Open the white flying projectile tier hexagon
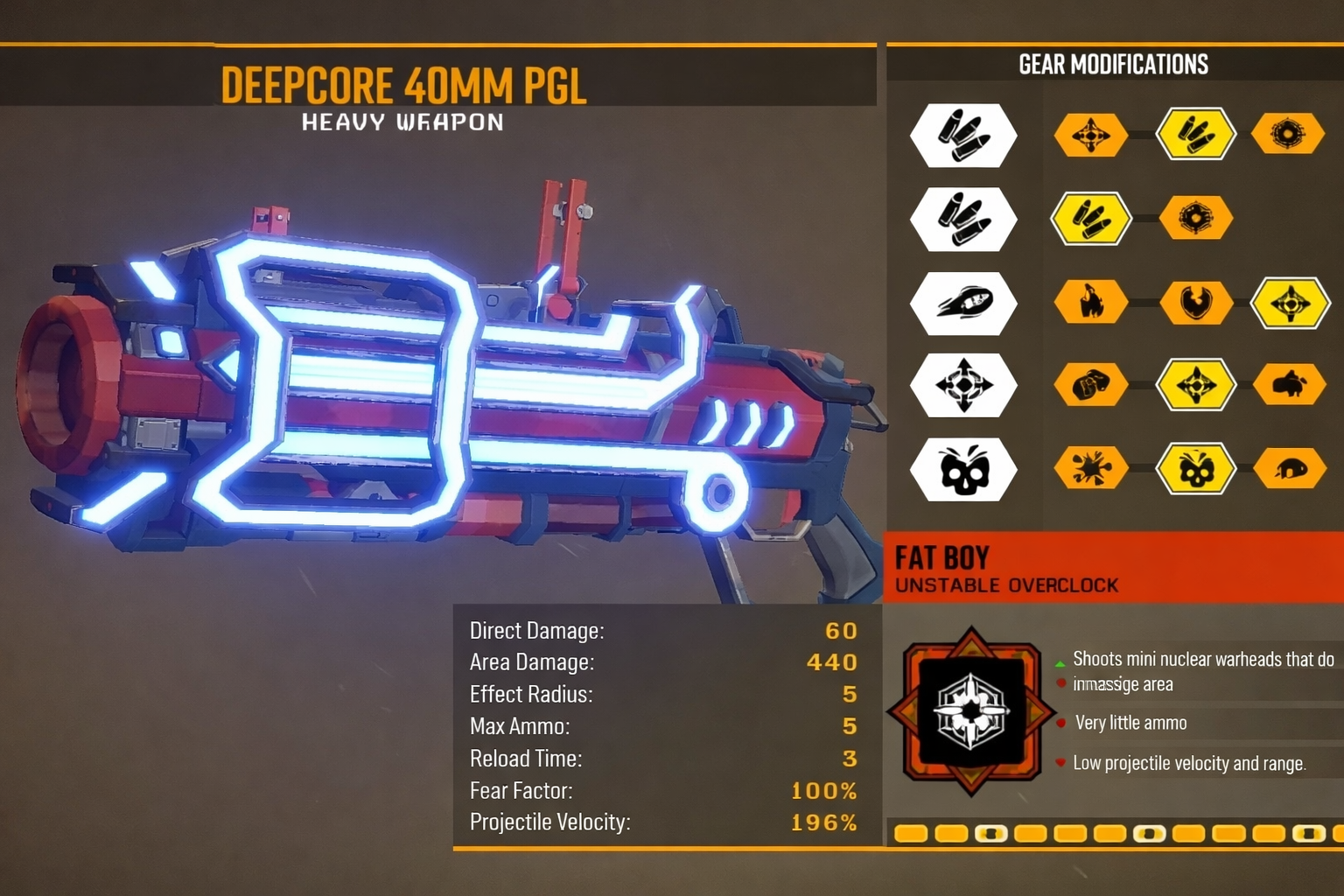Screen dimensions: 1344x896 coord(963,303)
